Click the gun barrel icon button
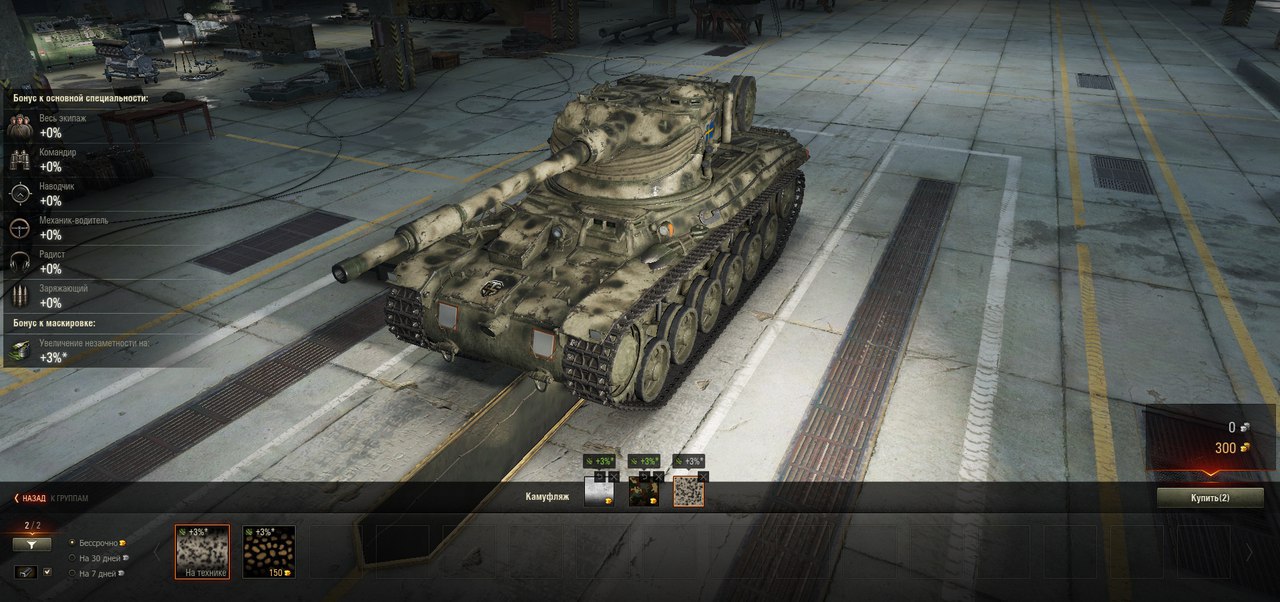 (25, 572)
